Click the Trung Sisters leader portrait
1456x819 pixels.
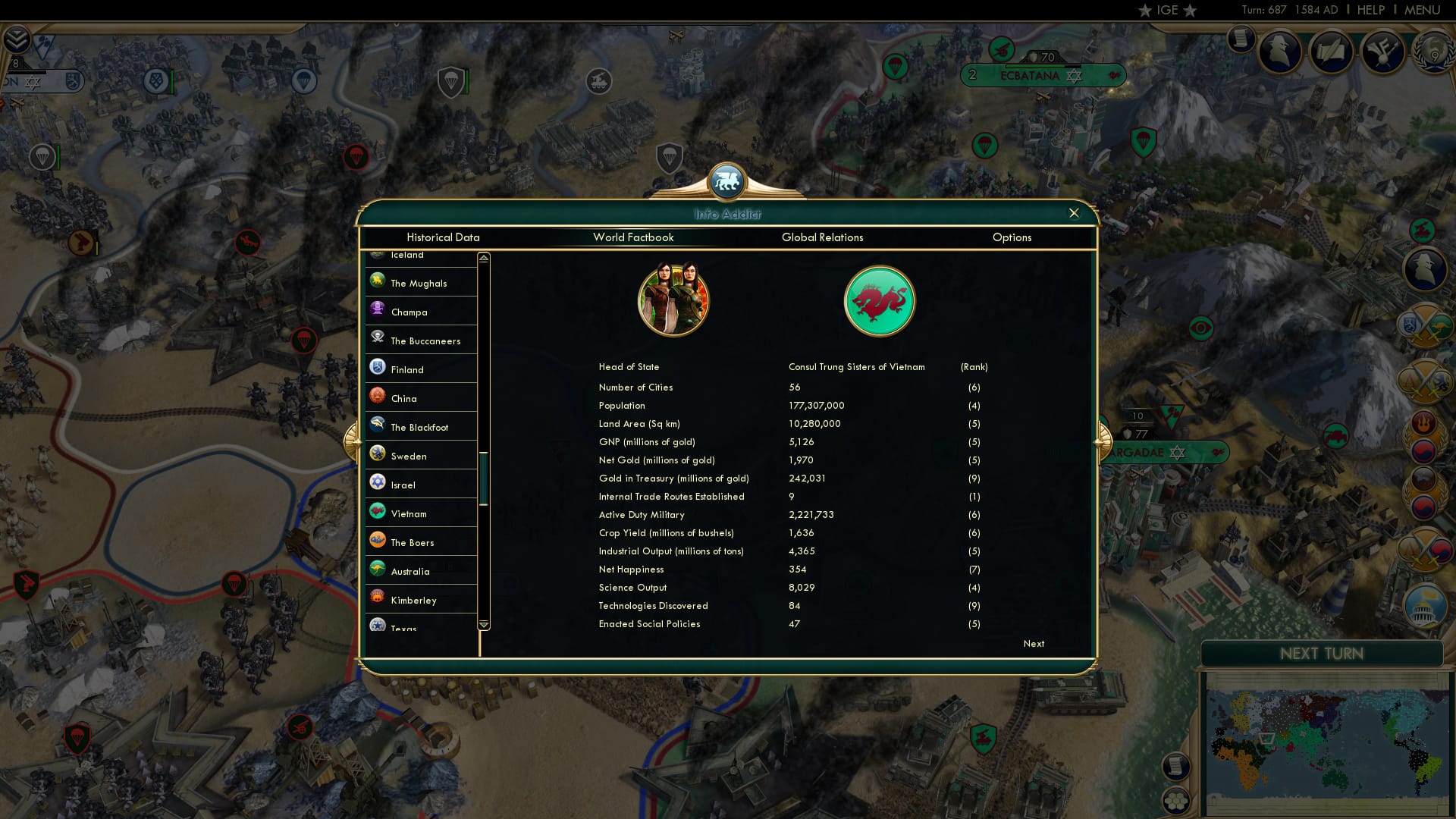coord(674,300)
